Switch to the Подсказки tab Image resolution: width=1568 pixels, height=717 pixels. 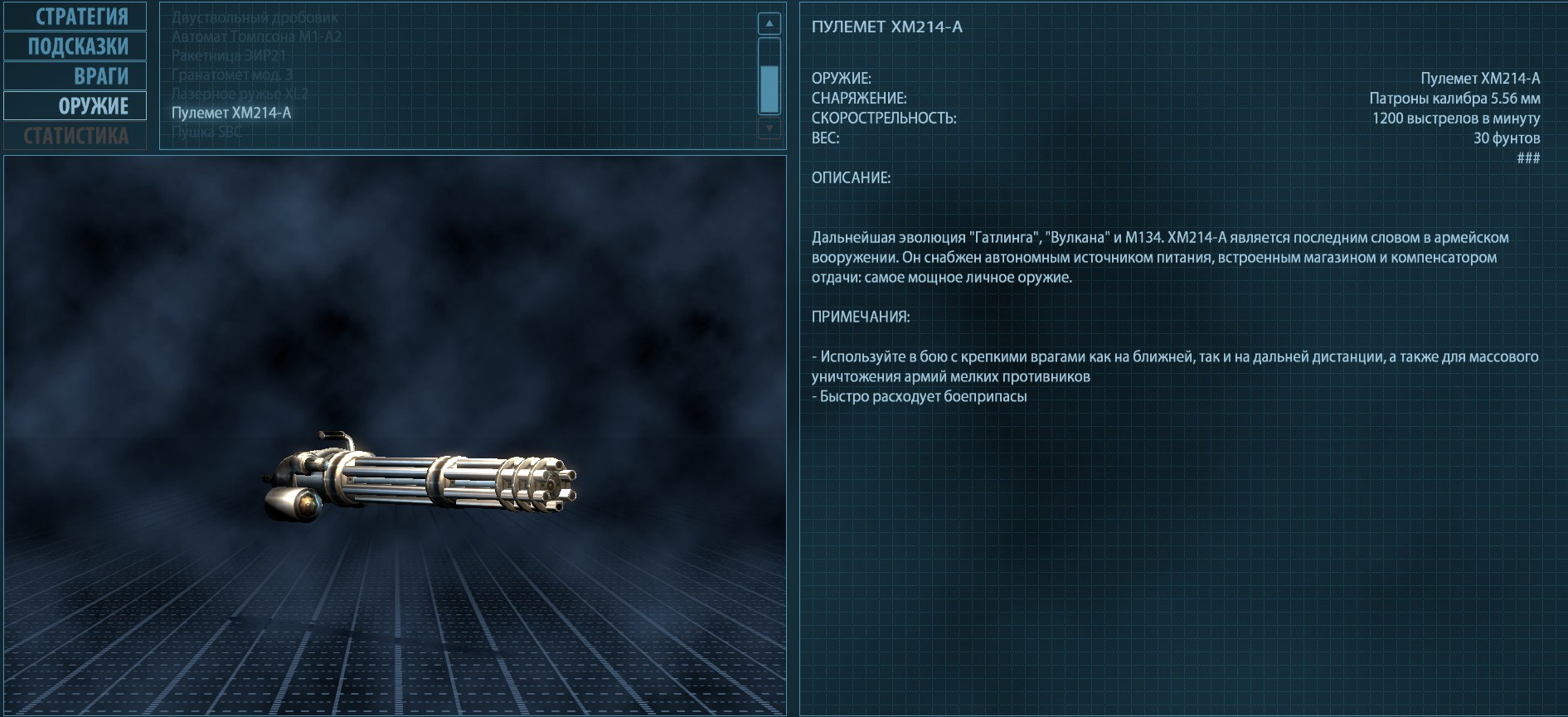click(x=76, y=46)
